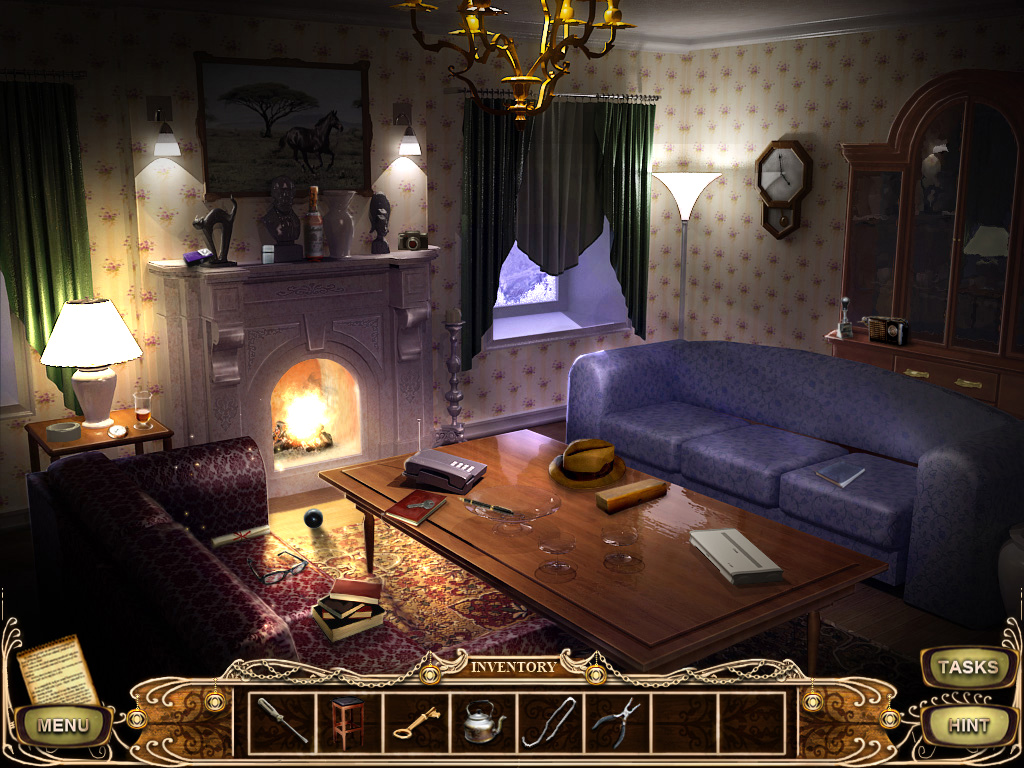Choose the brass key from inventory
Viewport: 1024px width, 768px height.
coord(415,722)
